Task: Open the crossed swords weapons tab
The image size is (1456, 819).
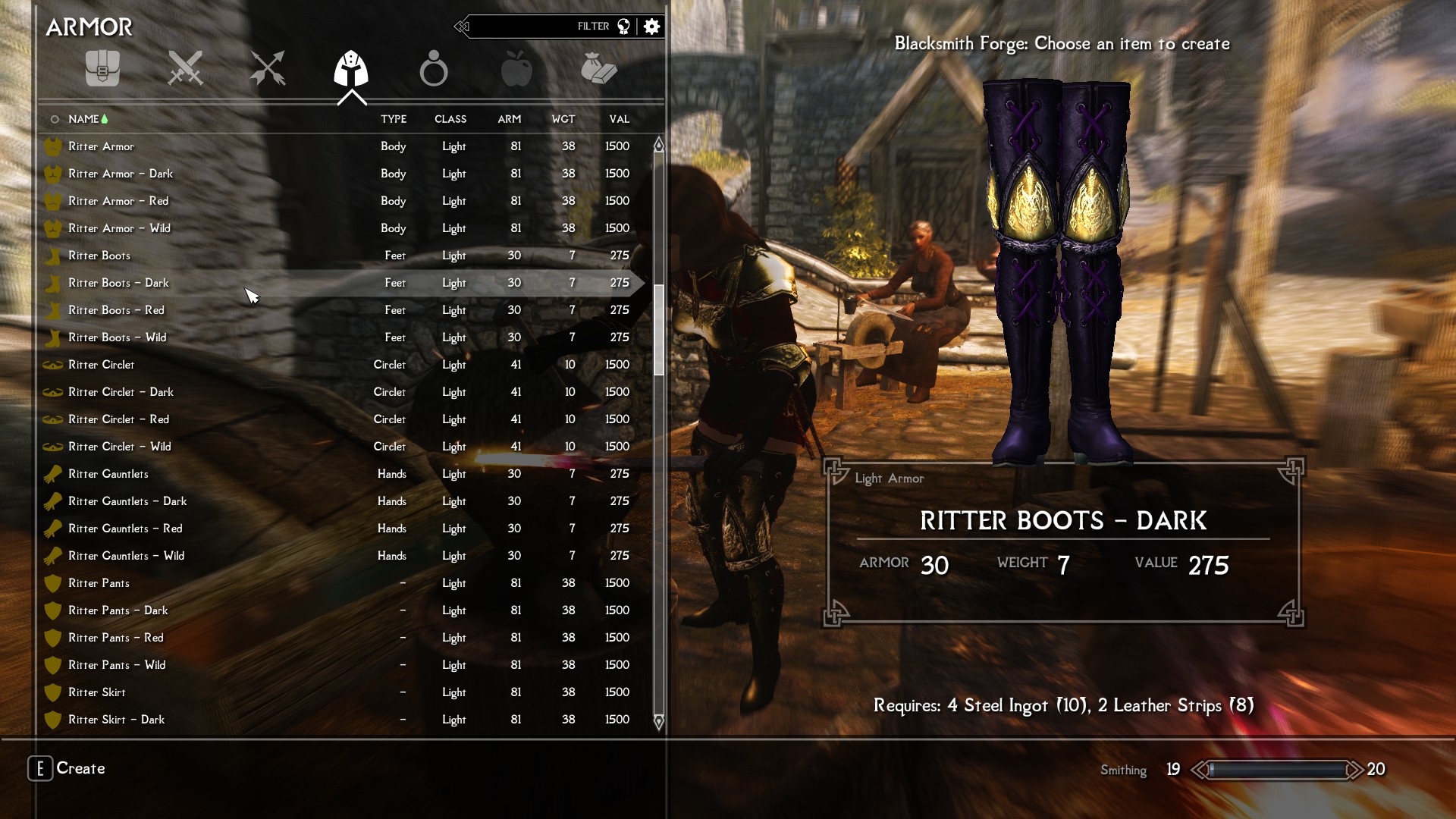Action: pos(185,68)
